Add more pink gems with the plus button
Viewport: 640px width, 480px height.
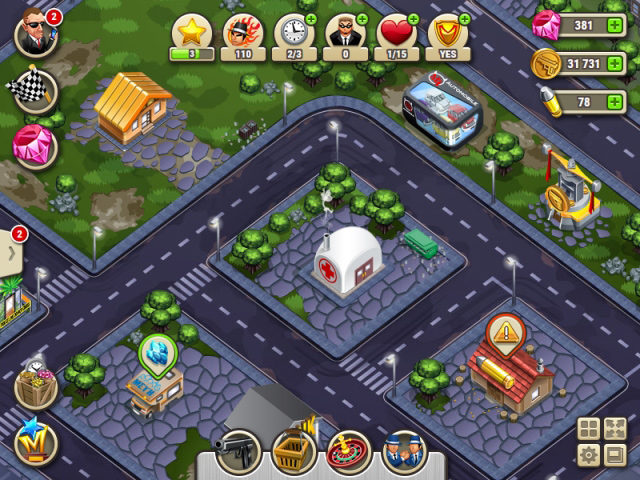click(615, 26)
